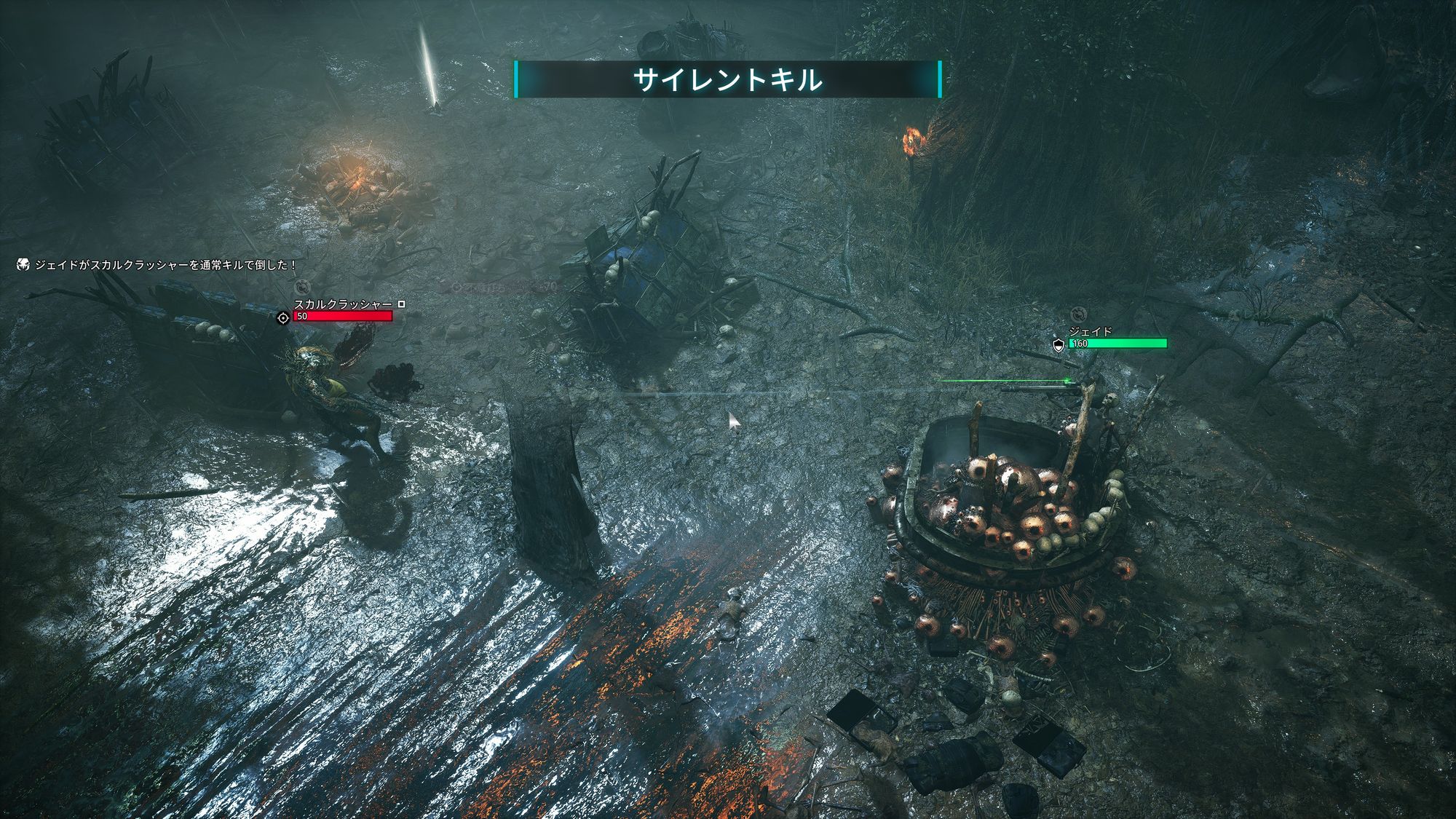Screen dimensions: 1456x819
Task: Click the crosshair target icon beside スカルクラッシャー
Action: point(283,317)
